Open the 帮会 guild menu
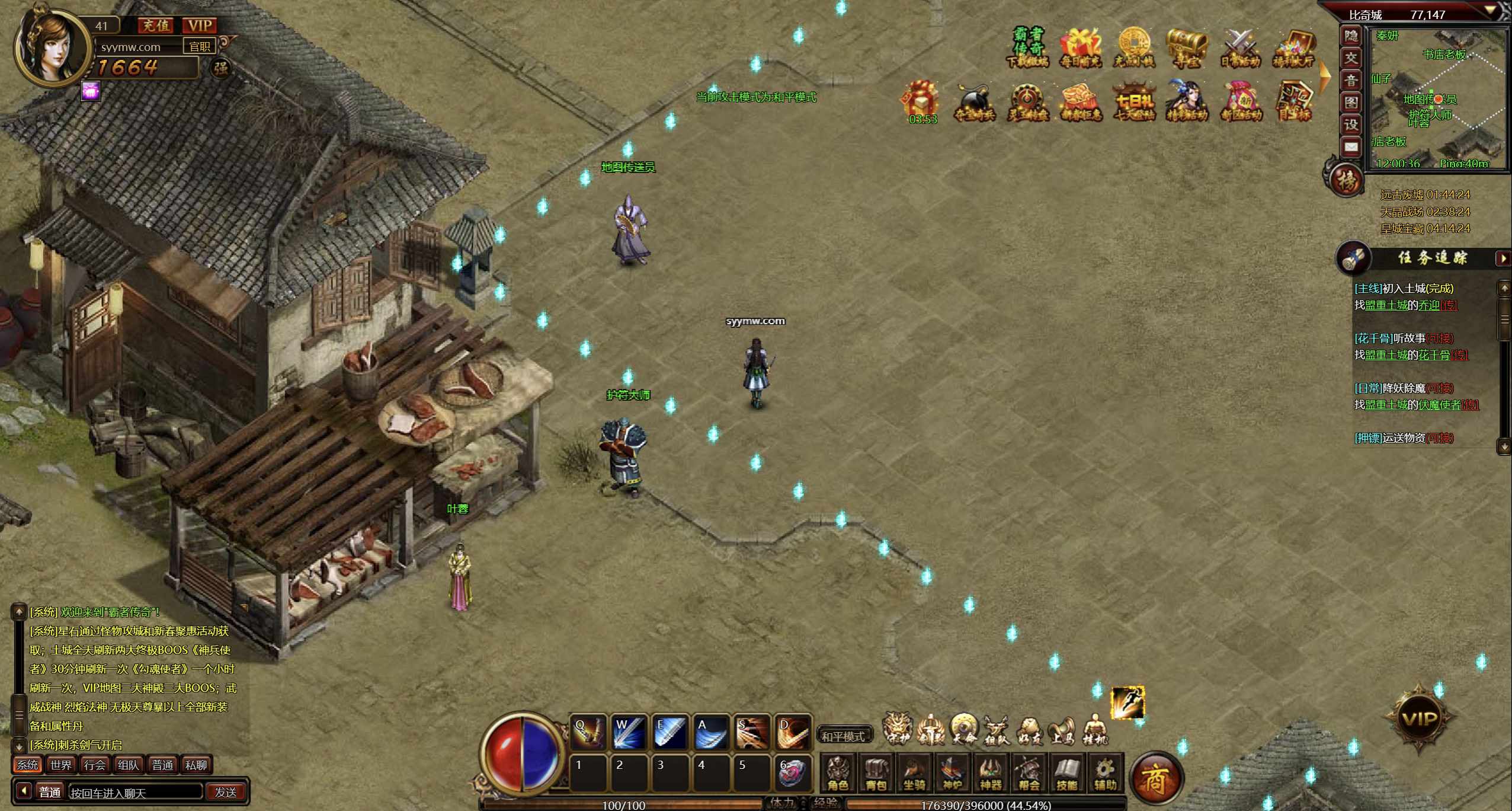The image size is (1512, 811). [1029, 773]
